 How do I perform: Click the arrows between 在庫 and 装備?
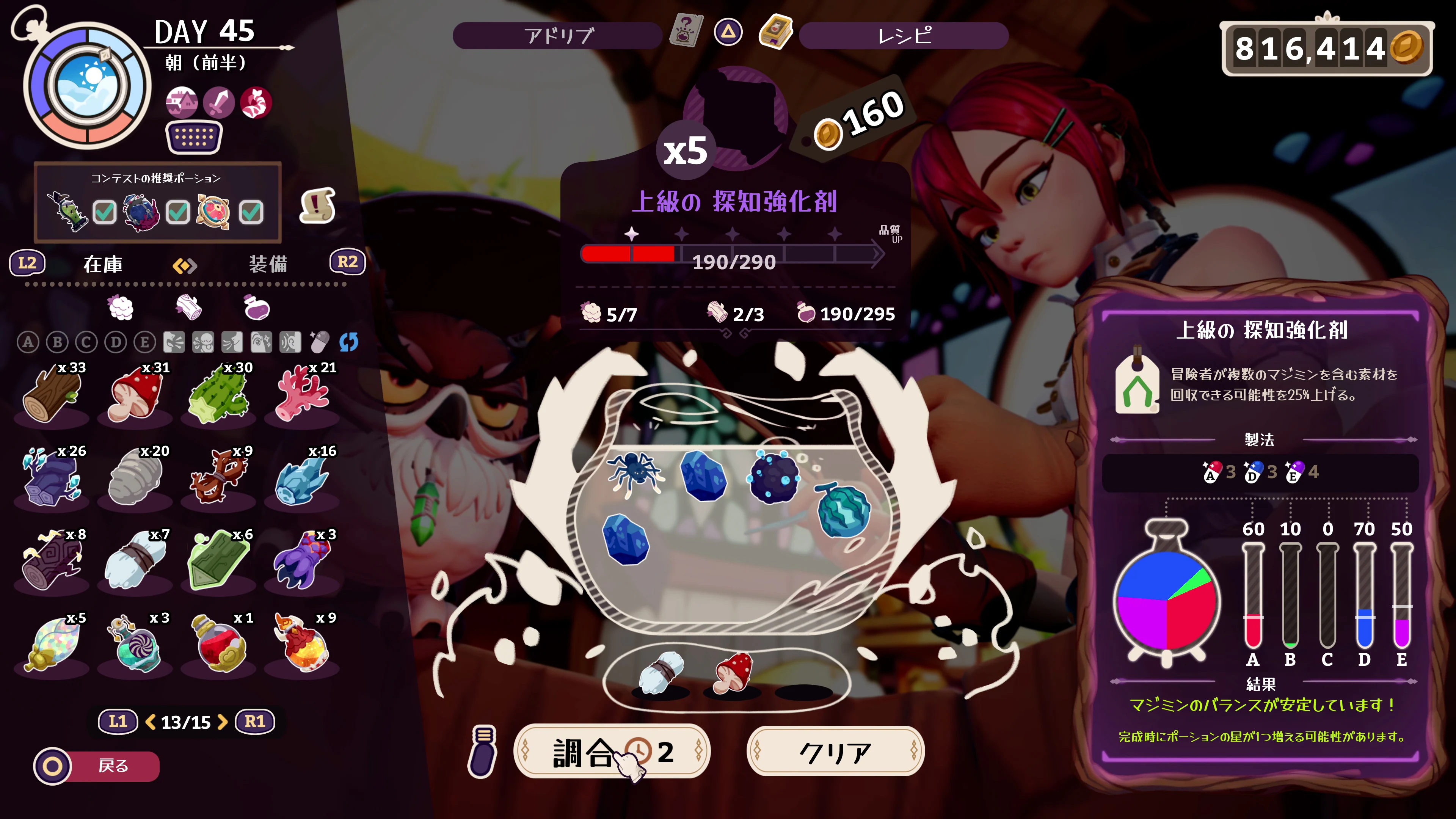(186, 266)
